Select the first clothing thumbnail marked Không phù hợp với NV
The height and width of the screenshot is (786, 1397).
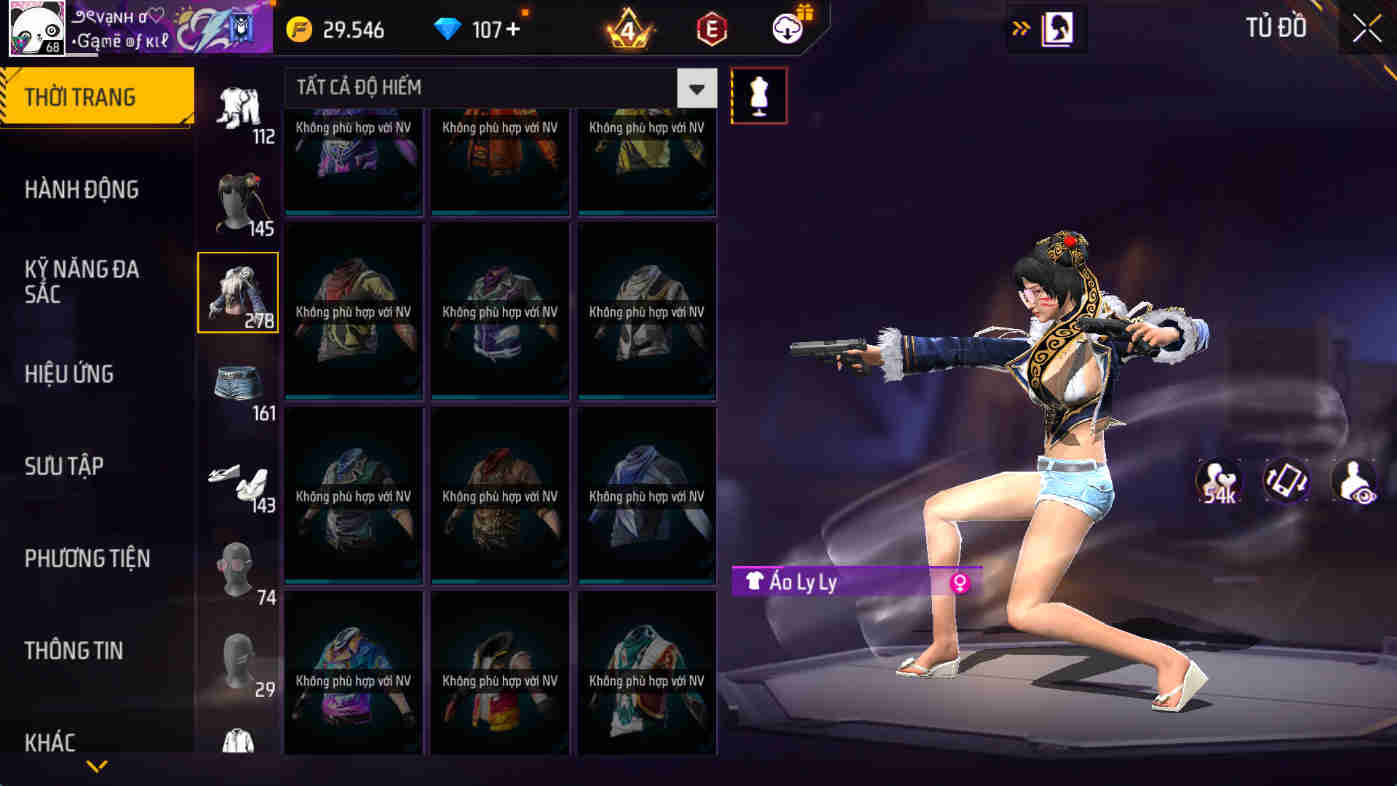pos(352,160)
